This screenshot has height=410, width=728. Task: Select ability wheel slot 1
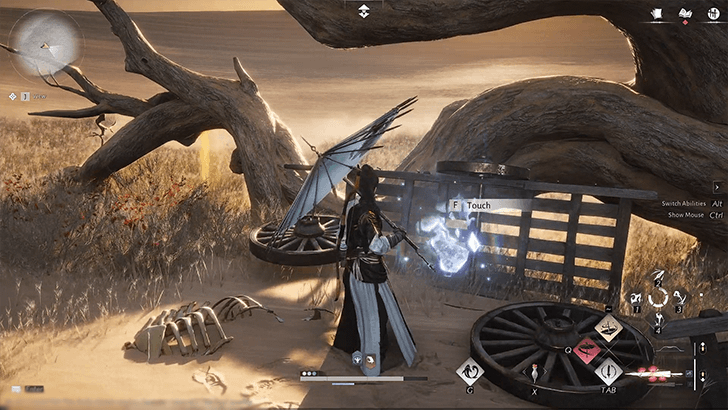638,297
